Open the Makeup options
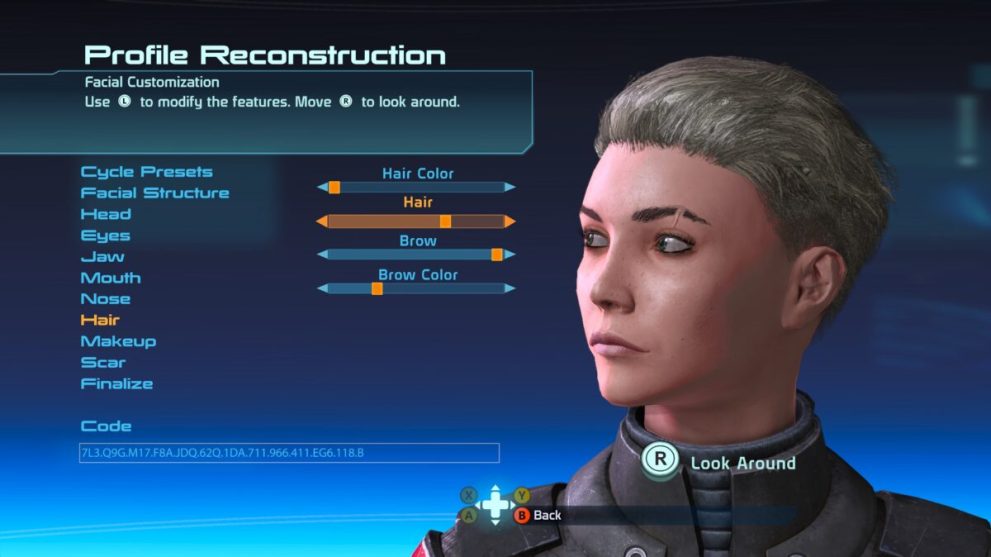Image resolution: width=991 pixels, height=557 pixels. pos(118,341)
